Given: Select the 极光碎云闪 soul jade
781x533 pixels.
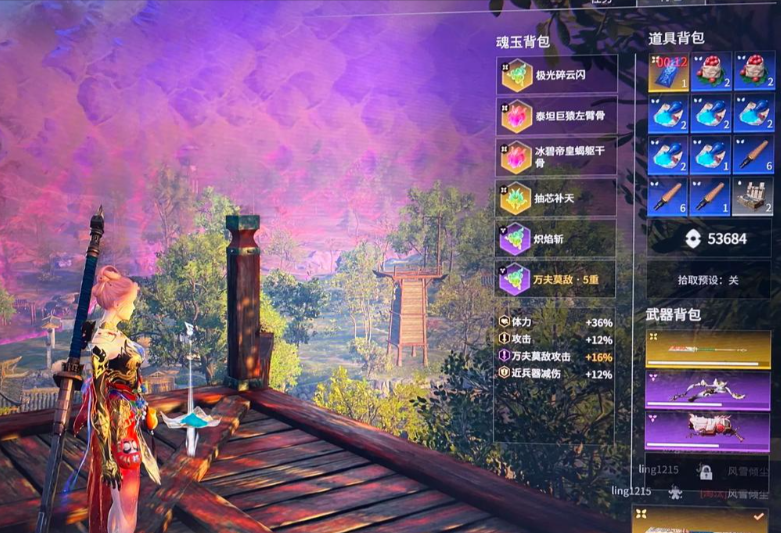Looking at the screenshot, I should tap(556, 75).
